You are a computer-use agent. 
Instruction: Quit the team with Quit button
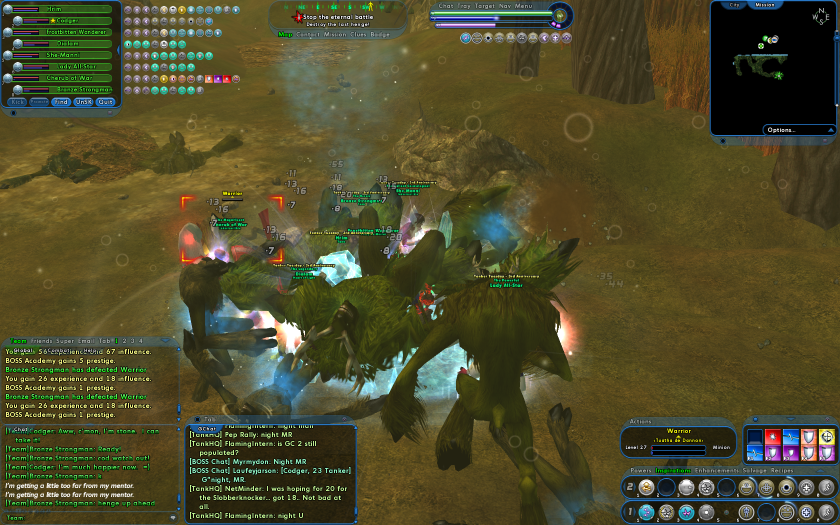pyautogui.click(x=106, y=102)
